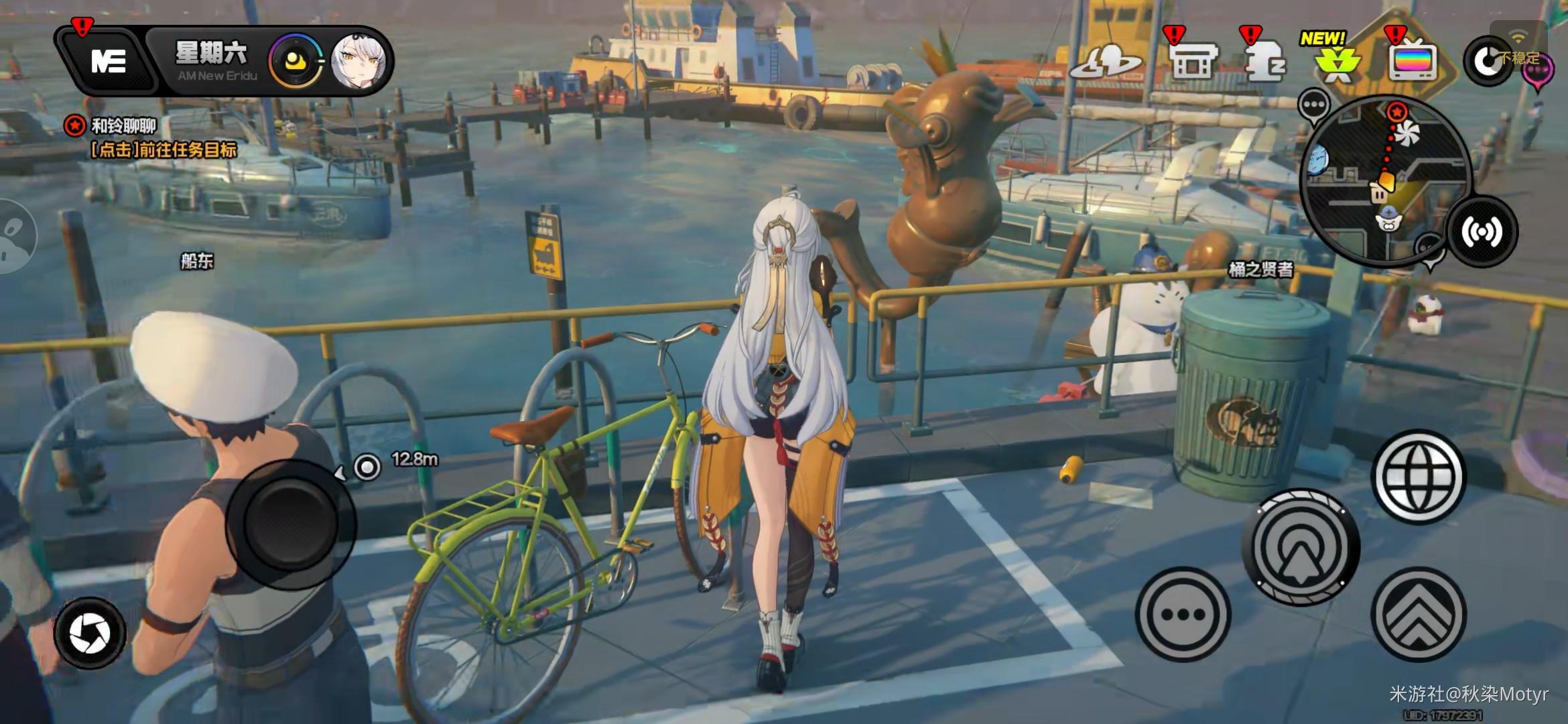Open the rainbow TV icon
The image size is (1568, 724).
(x=1413, y=62)
